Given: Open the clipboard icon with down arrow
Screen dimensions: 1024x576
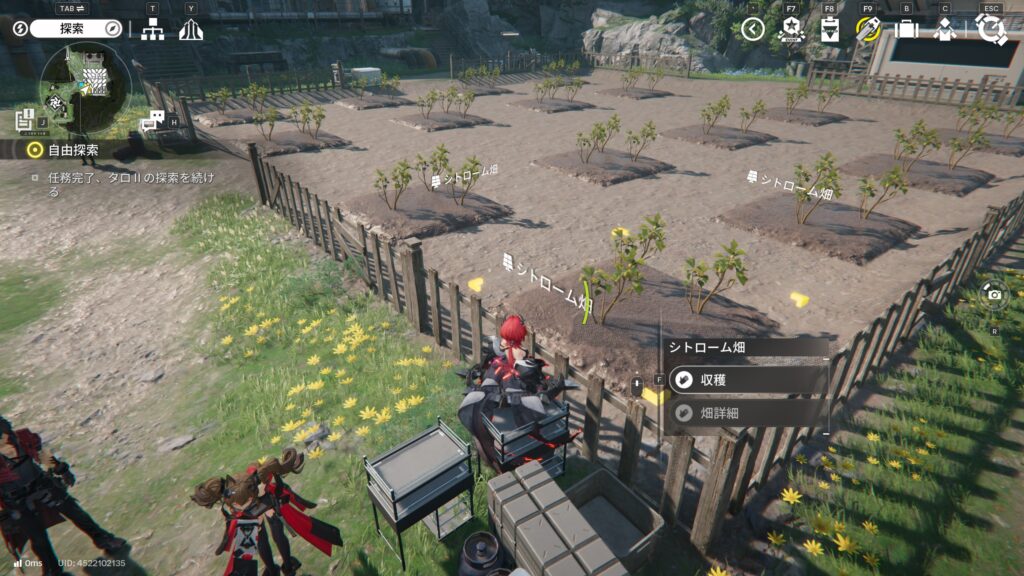Looking at the screenshot, I should pos(829,29).
